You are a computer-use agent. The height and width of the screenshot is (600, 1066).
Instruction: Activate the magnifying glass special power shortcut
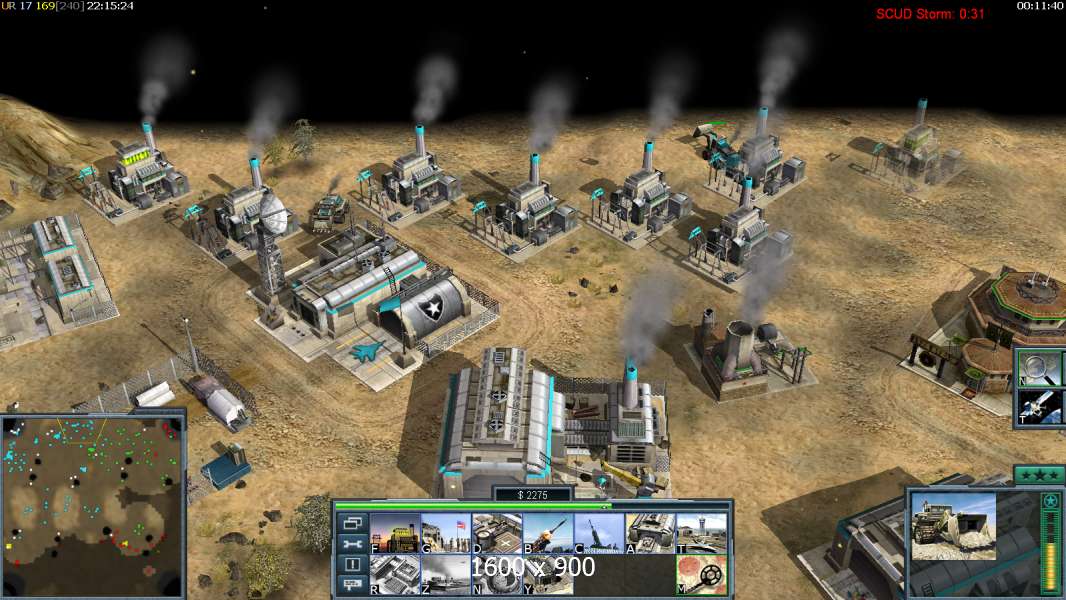pos(1039,368)
